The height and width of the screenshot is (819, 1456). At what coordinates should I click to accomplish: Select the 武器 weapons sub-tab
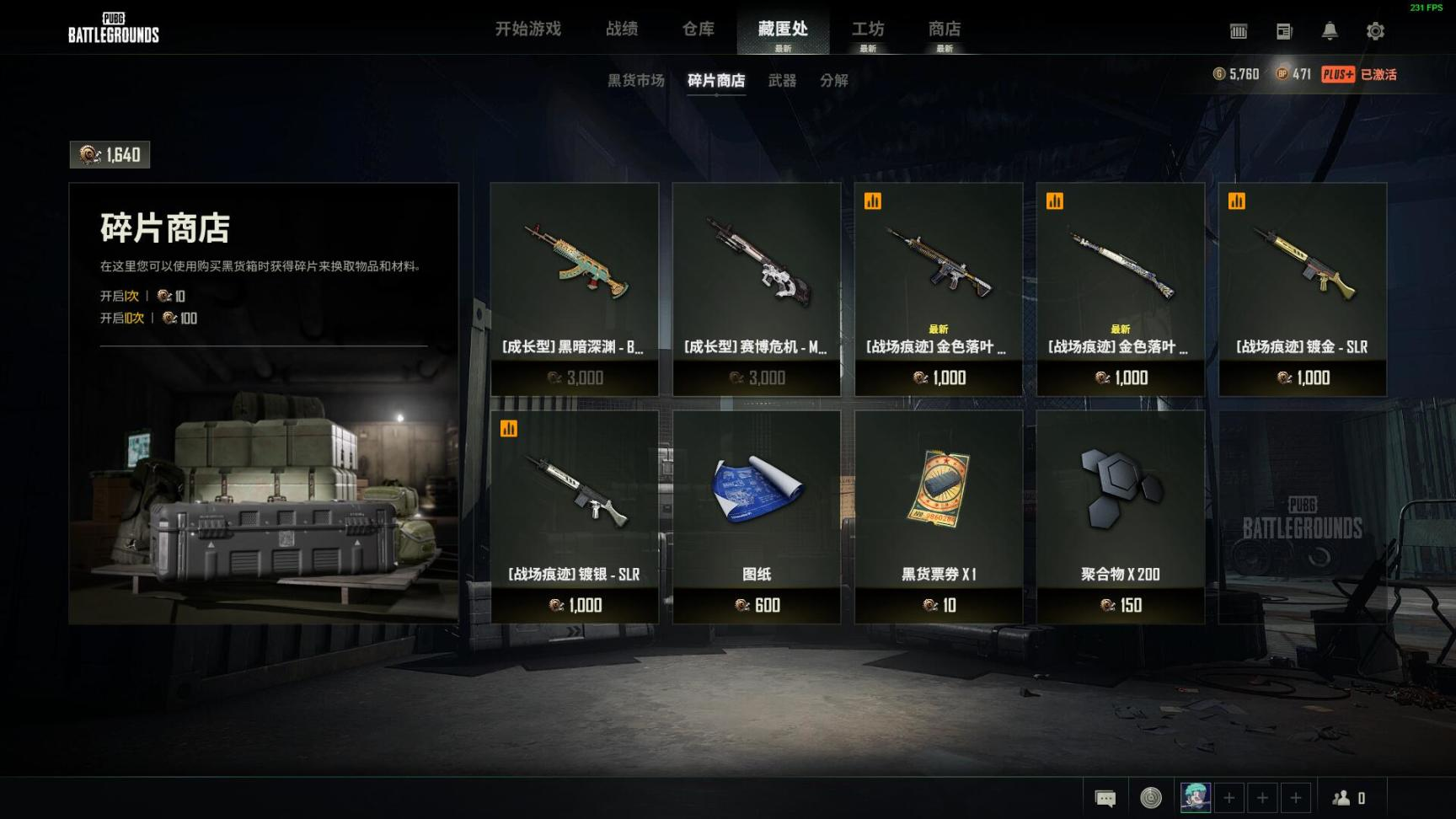point(782,81)
